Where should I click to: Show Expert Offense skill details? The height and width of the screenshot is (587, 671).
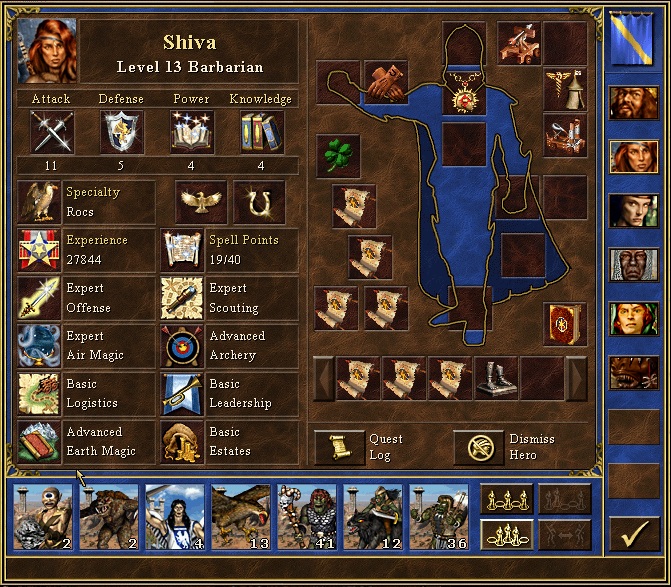39,298
